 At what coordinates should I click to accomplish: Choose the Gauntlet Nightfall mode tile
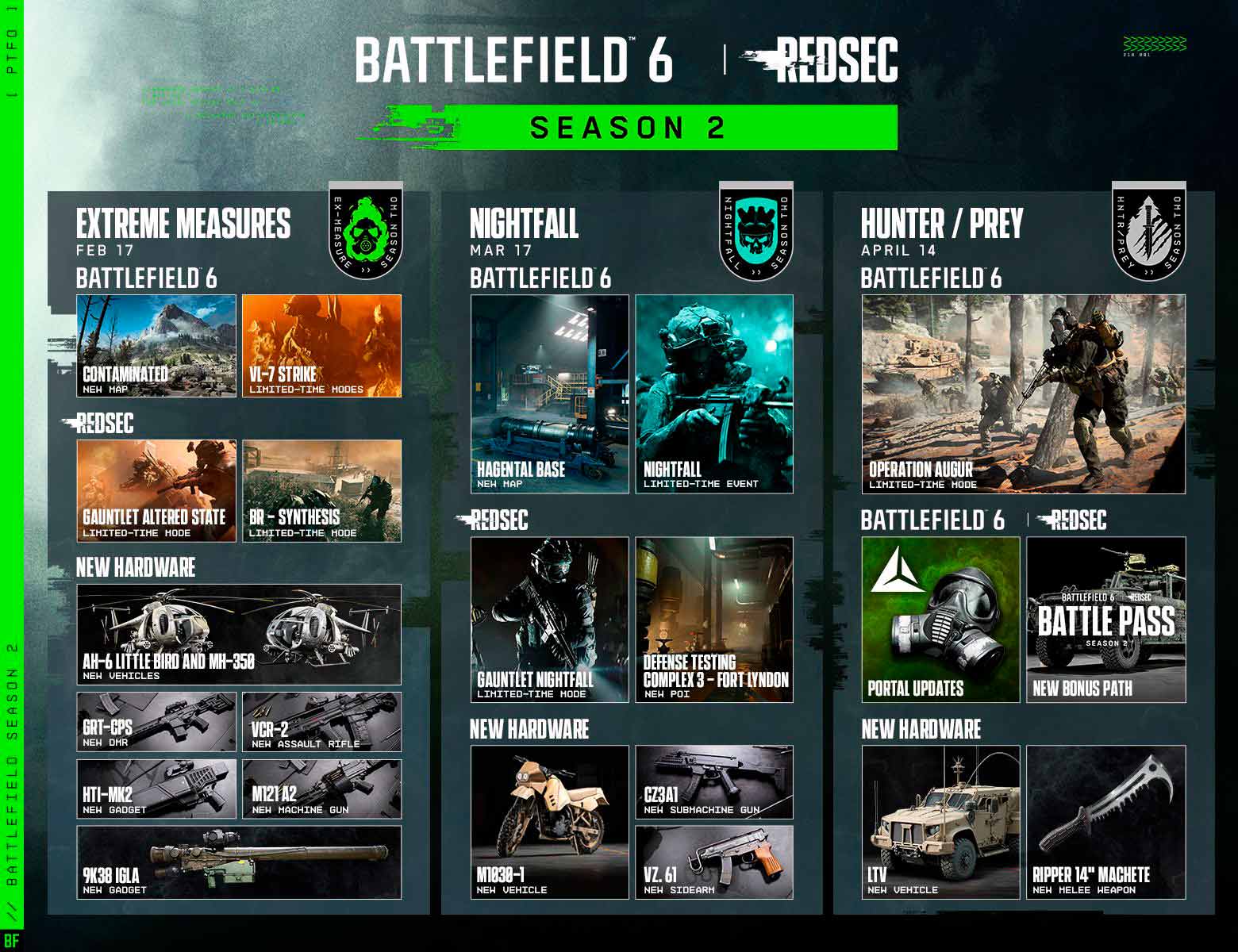click(550, 620)
